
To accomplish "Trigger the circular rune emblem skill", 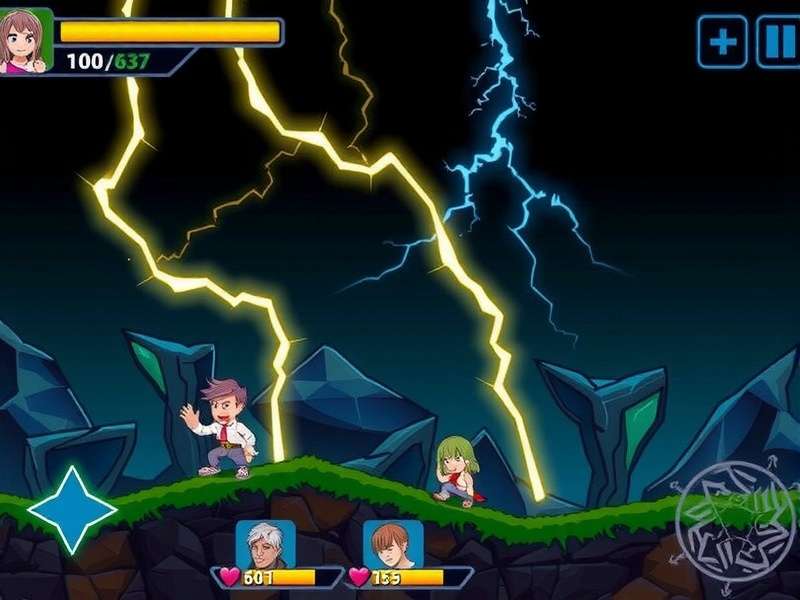I will tap(728, 516).
